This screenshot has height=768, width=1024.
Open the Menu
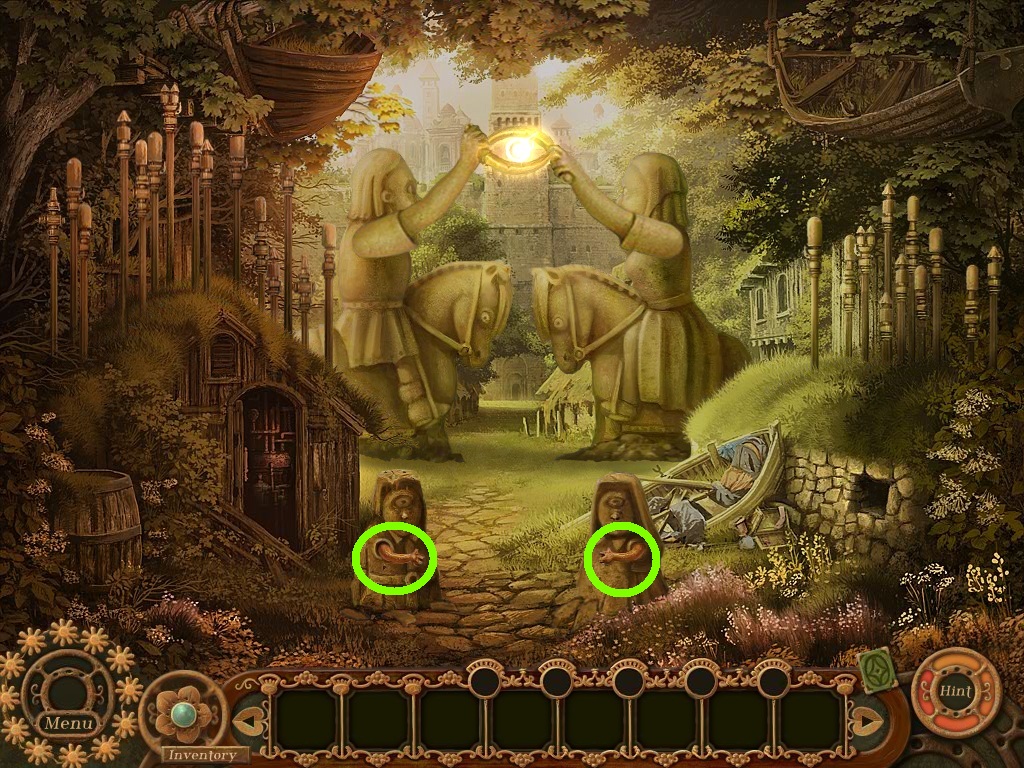(x=69, y=722)
